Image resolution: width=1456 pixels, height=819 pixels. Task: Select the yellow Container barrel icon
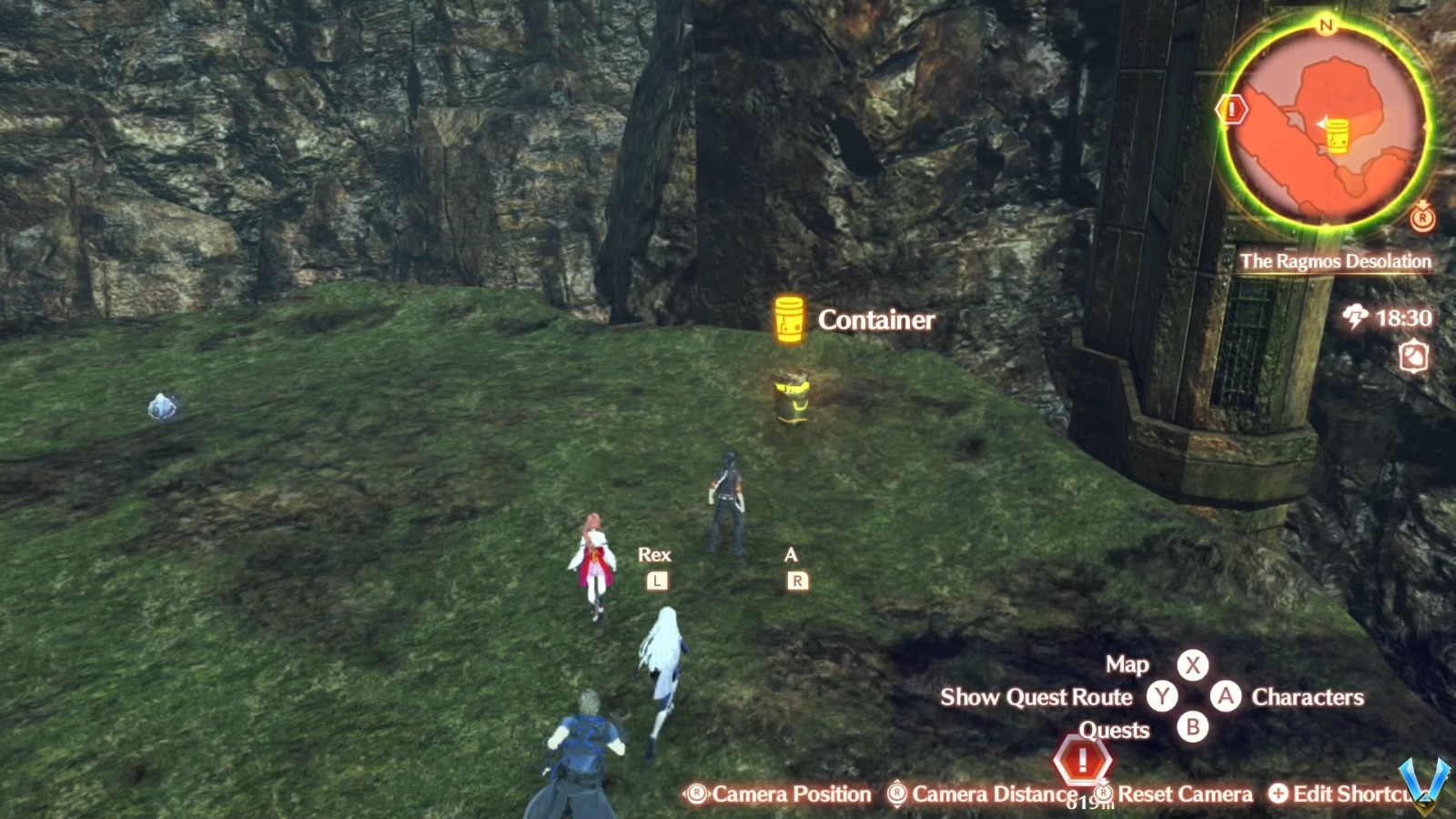(788, 320)
